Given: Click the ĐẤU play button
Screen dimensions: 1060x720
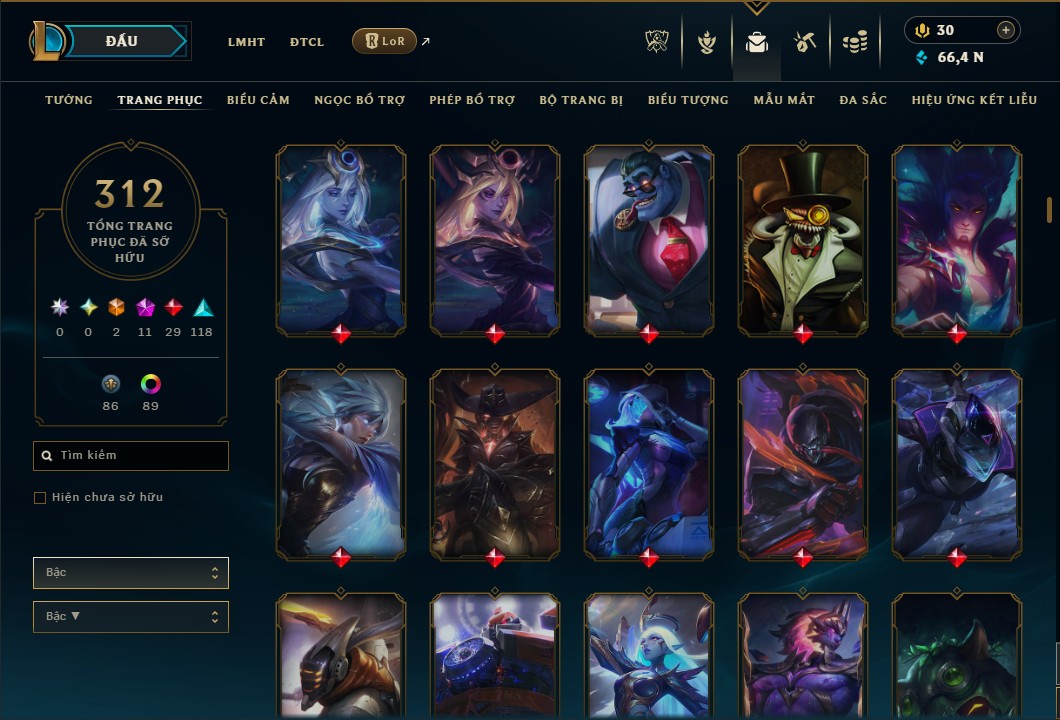Looking at the screenshot, I should coord(121,41).
